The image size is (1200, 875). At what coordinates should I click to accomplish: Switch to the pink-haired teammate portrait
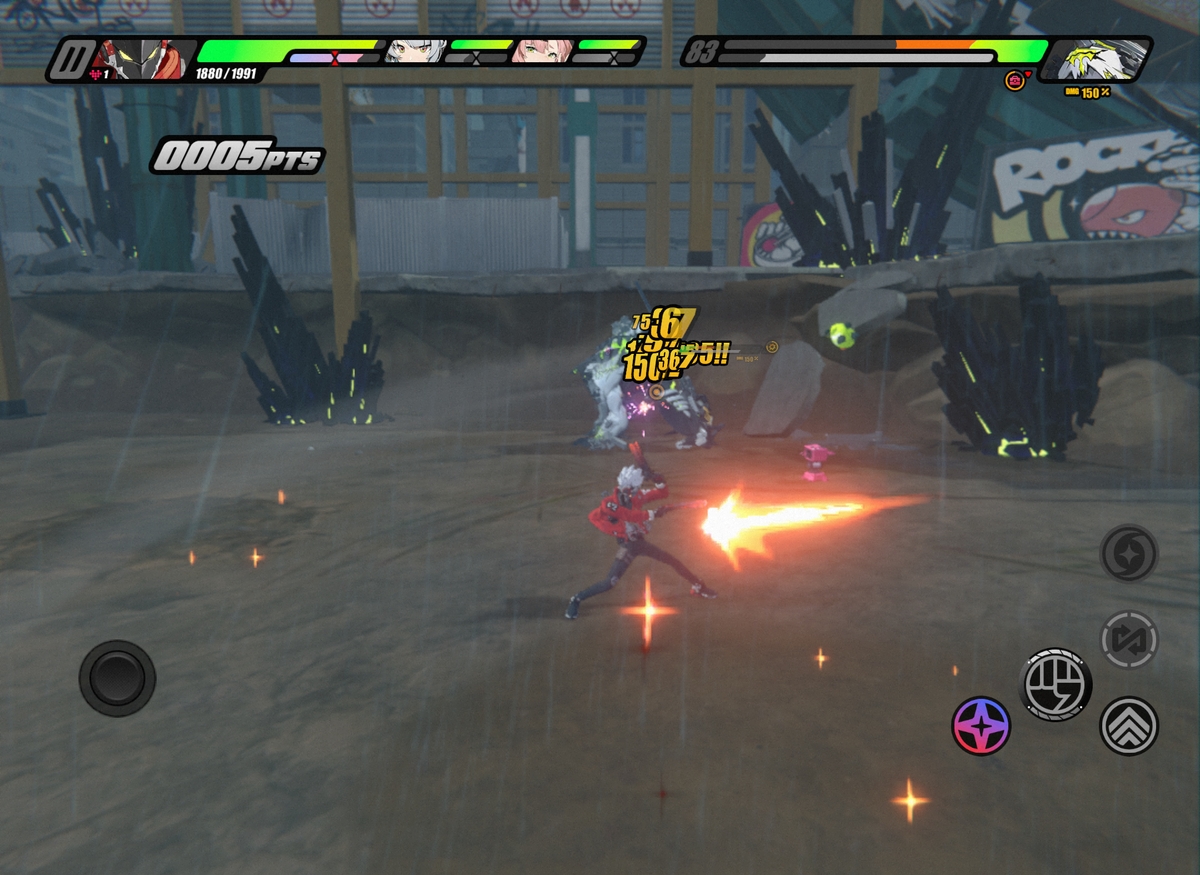tap(543, 51)
